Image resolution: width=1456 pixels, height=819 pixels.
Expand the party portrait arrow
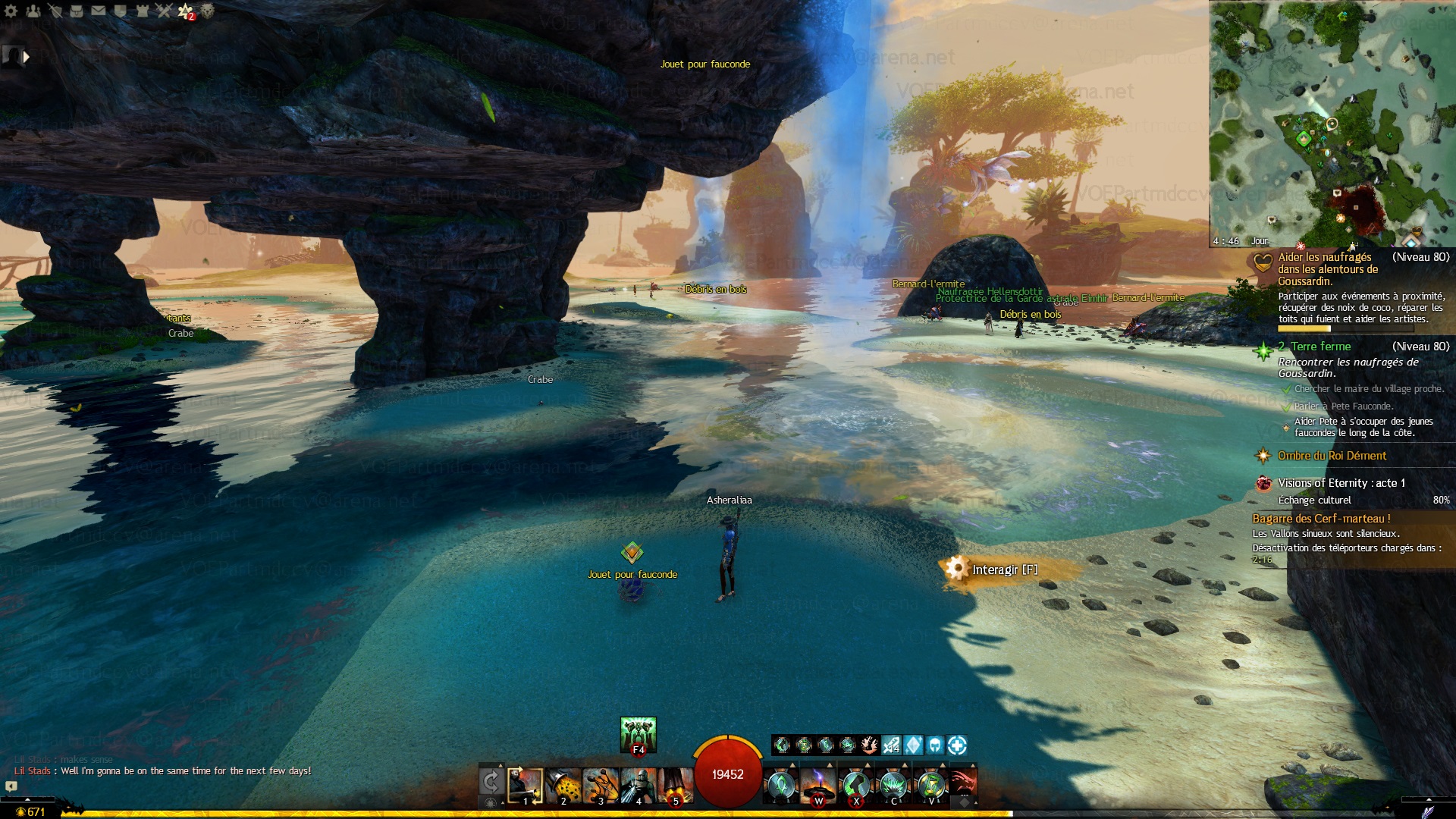[x=27, y=56]
